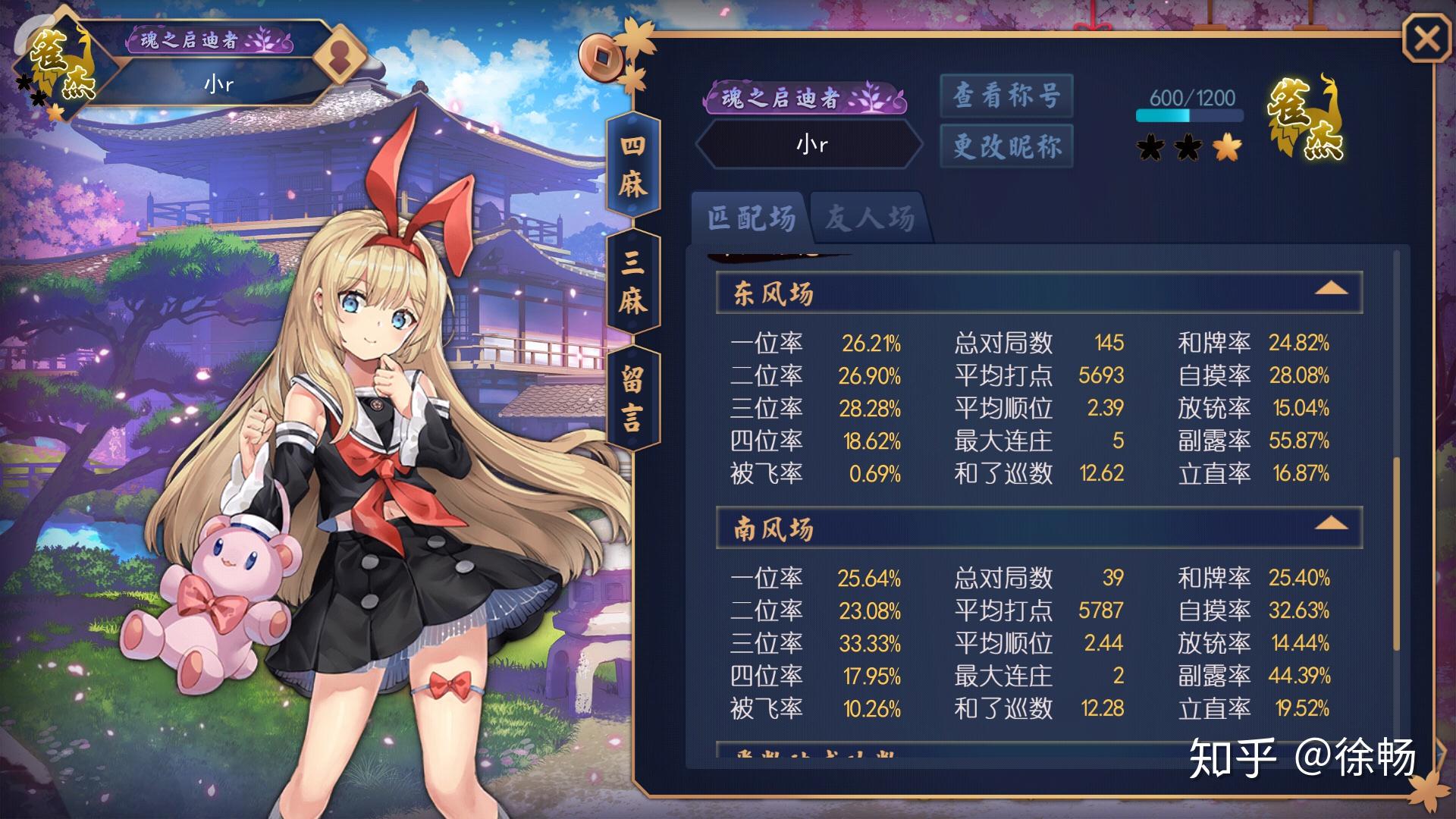Collapse the 东风场 statistics section
1456x819 pixels.
click(1331, 290)
